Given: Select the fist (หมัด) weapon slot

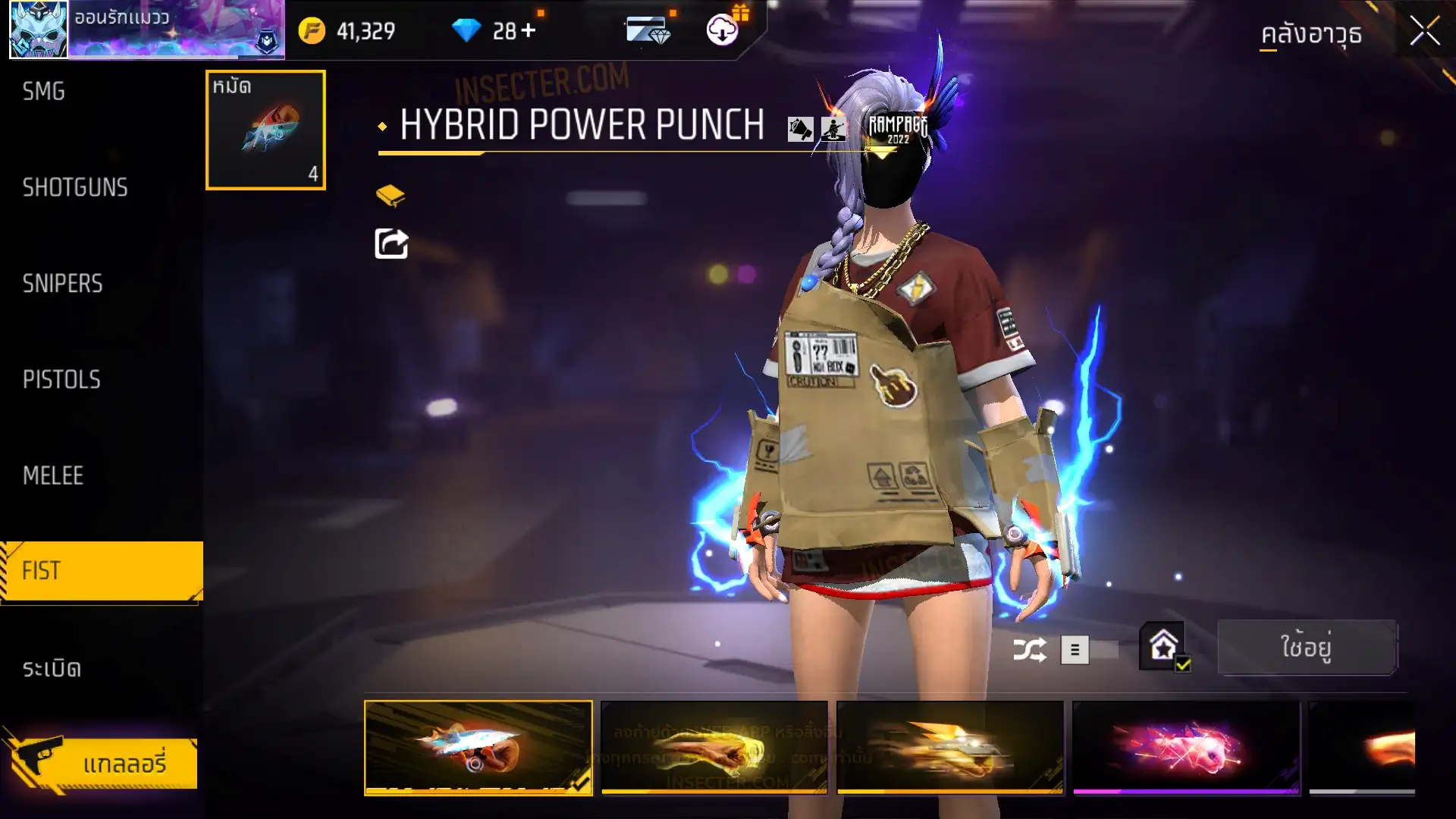Looking at the screenshot, I should [x=265, y=130].
